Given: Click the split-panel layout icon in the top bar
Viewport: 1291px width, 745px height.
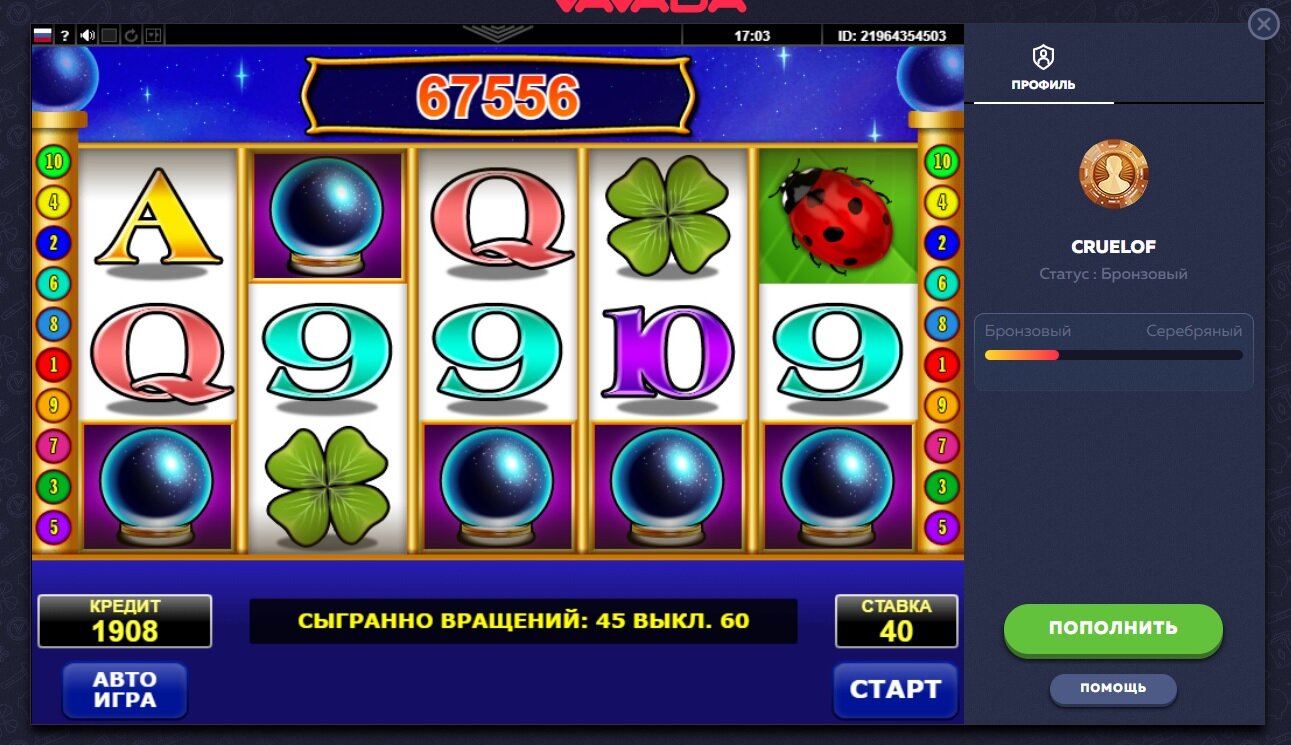Looking at the screenshot, I should 154,36.
